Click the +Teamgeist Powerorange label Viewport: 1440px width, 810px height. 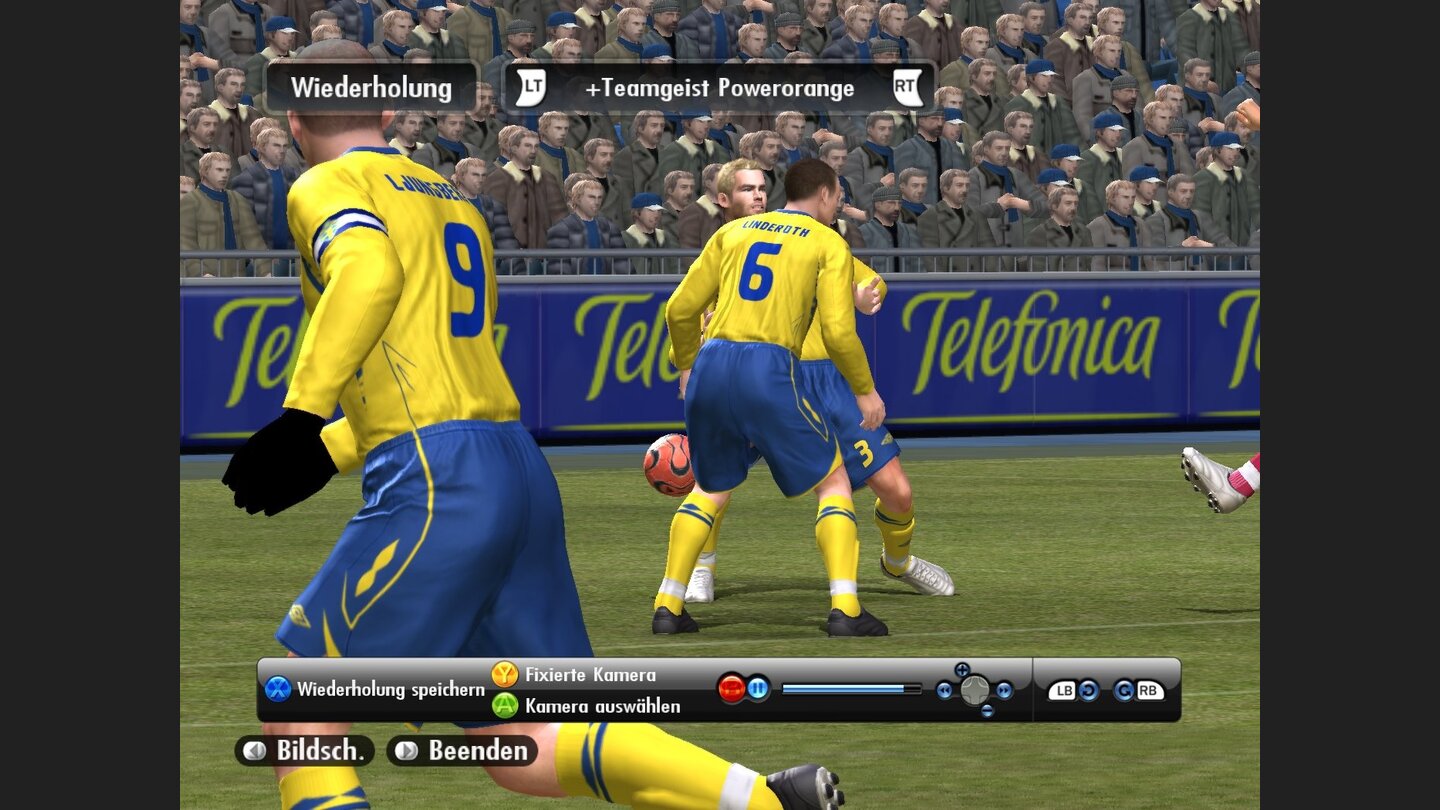pos(723,88)
